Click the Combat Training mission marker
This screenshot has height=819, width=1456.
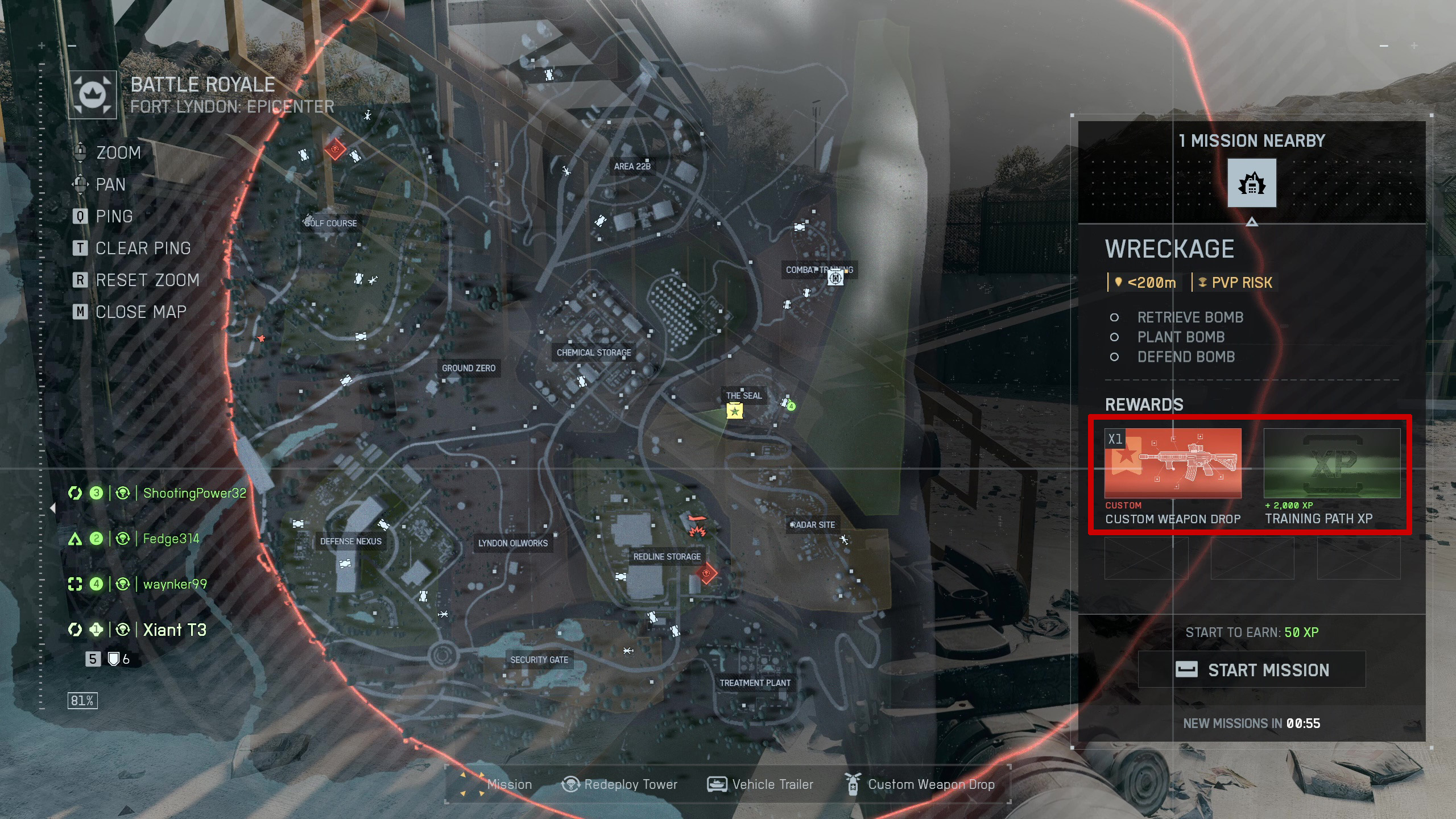click(835, 278)
